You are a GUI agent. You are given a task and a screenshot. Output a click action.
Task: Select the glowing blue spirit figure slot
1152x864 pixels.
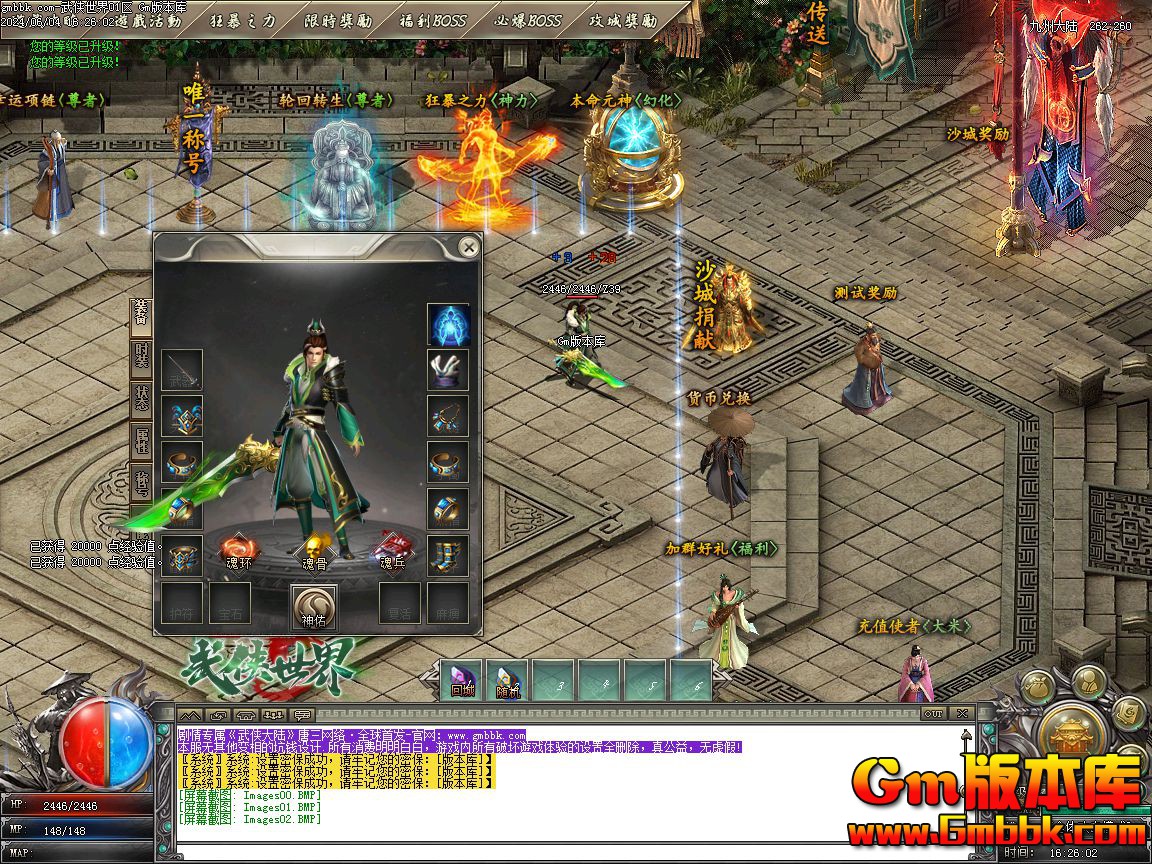click(448, 324)
